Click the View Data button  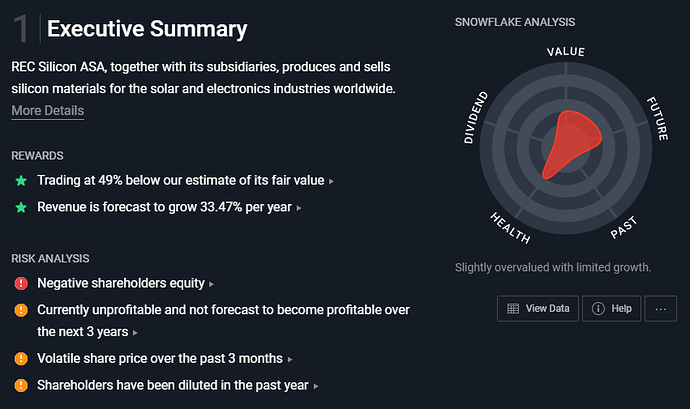pos(537,309)
